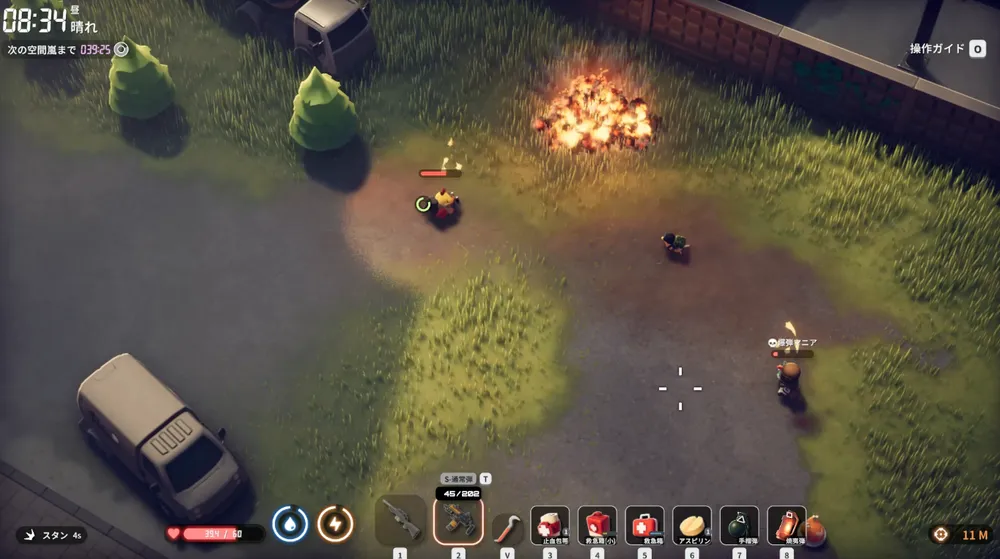Select the hand grenade (手榴弾) slot
Image resolution: width=1000 pixels, height=559 pixels.
coord(739,525)
